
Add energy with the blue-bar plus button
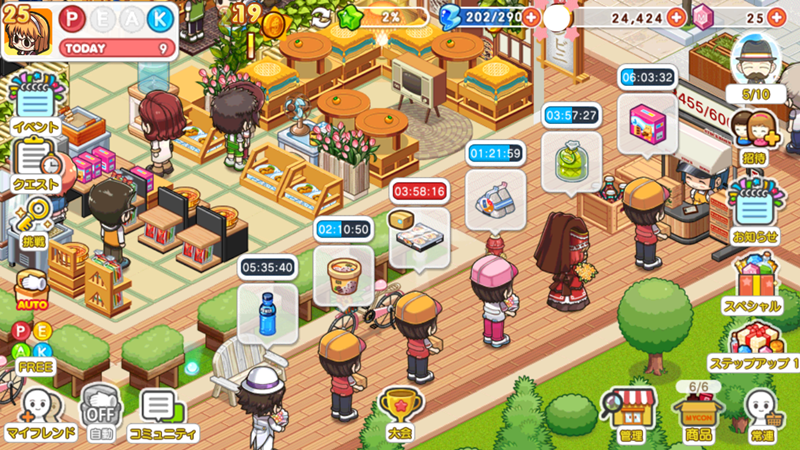pos(530,17)
